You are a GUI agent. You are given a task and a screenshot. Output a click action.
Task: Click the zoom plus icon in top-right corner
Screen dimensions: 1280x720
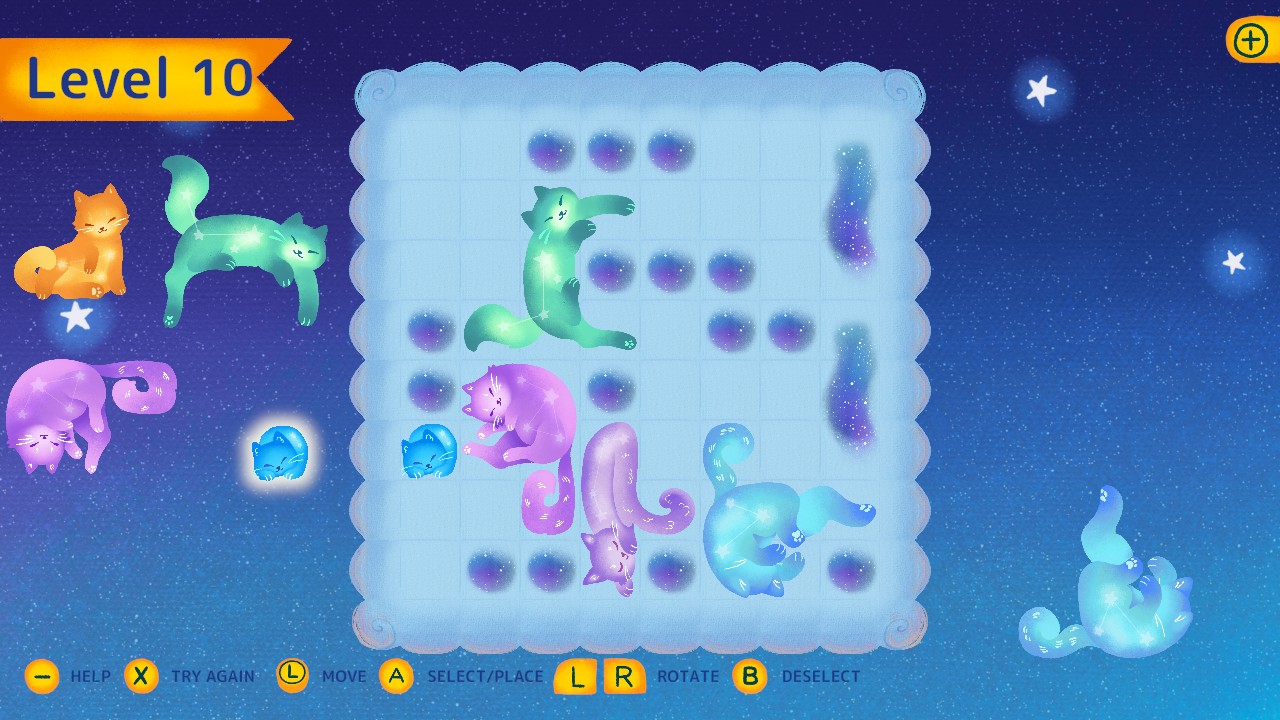[1249, 41]
